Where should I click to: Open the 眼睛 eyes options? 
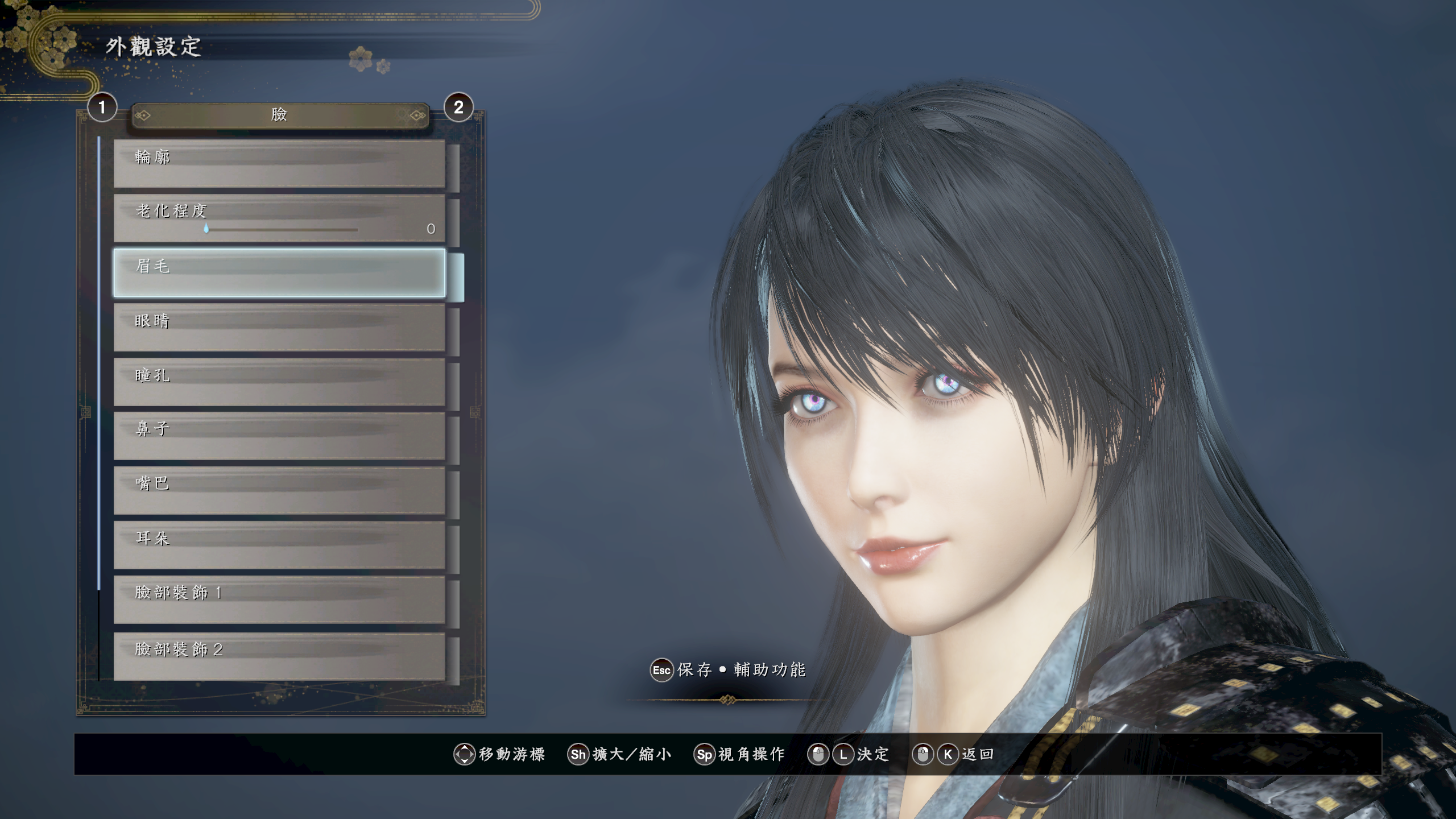279,327
